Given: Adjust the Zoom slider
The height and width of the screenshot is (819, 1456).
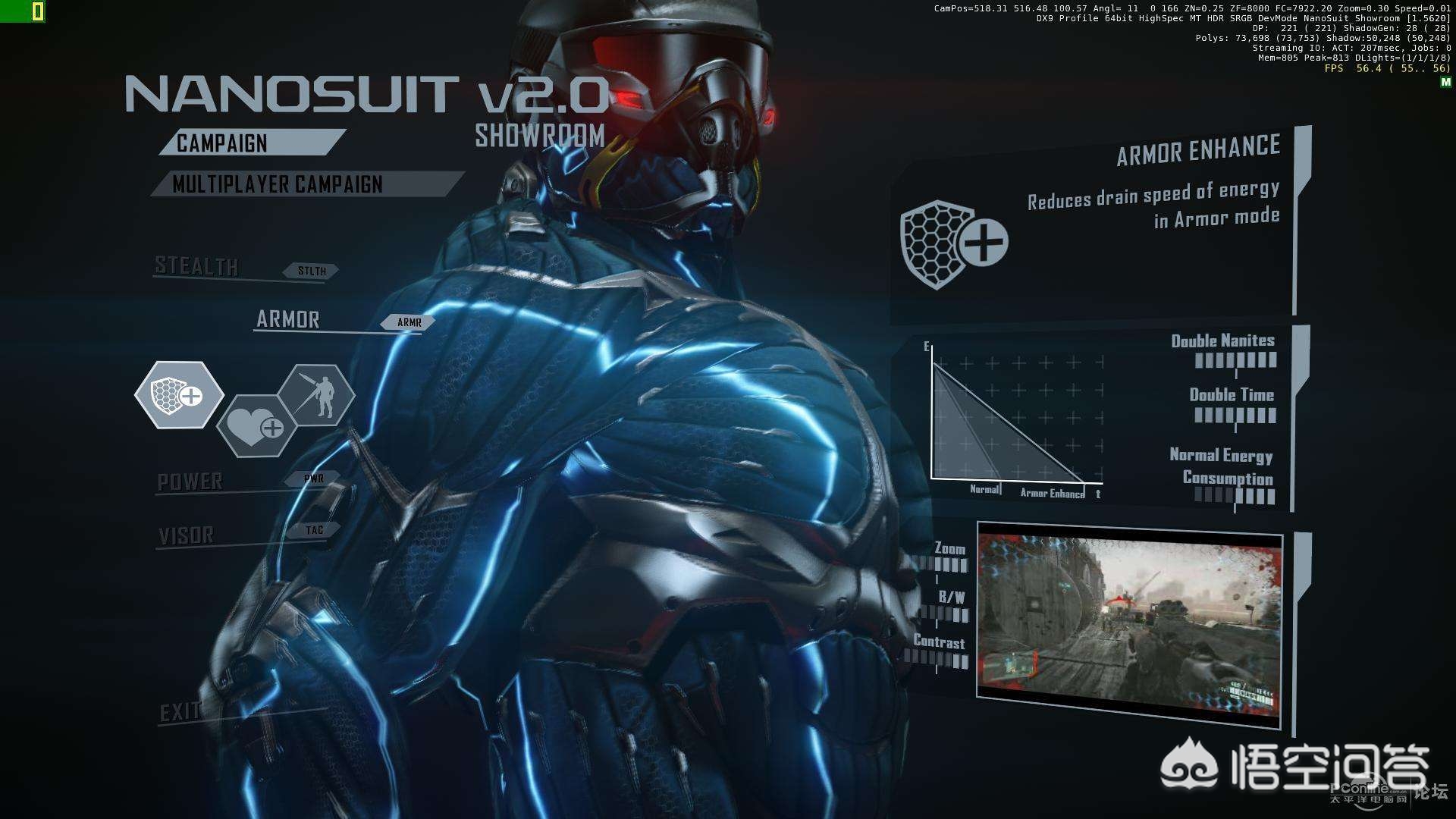Looking at the screenshot, I should 941,565.
